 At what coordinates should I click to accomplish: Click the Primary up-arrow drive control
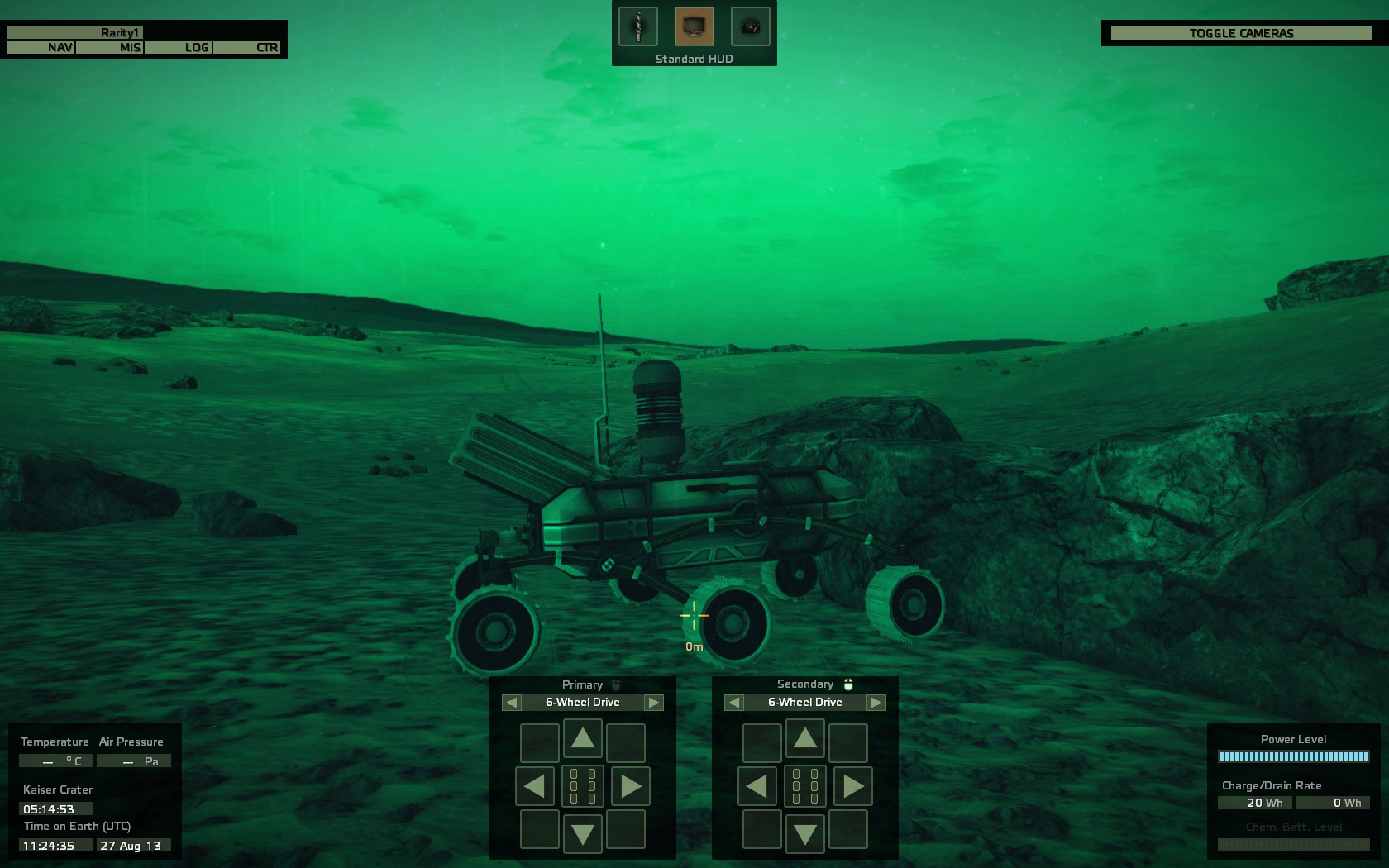[x=584, y=741]
